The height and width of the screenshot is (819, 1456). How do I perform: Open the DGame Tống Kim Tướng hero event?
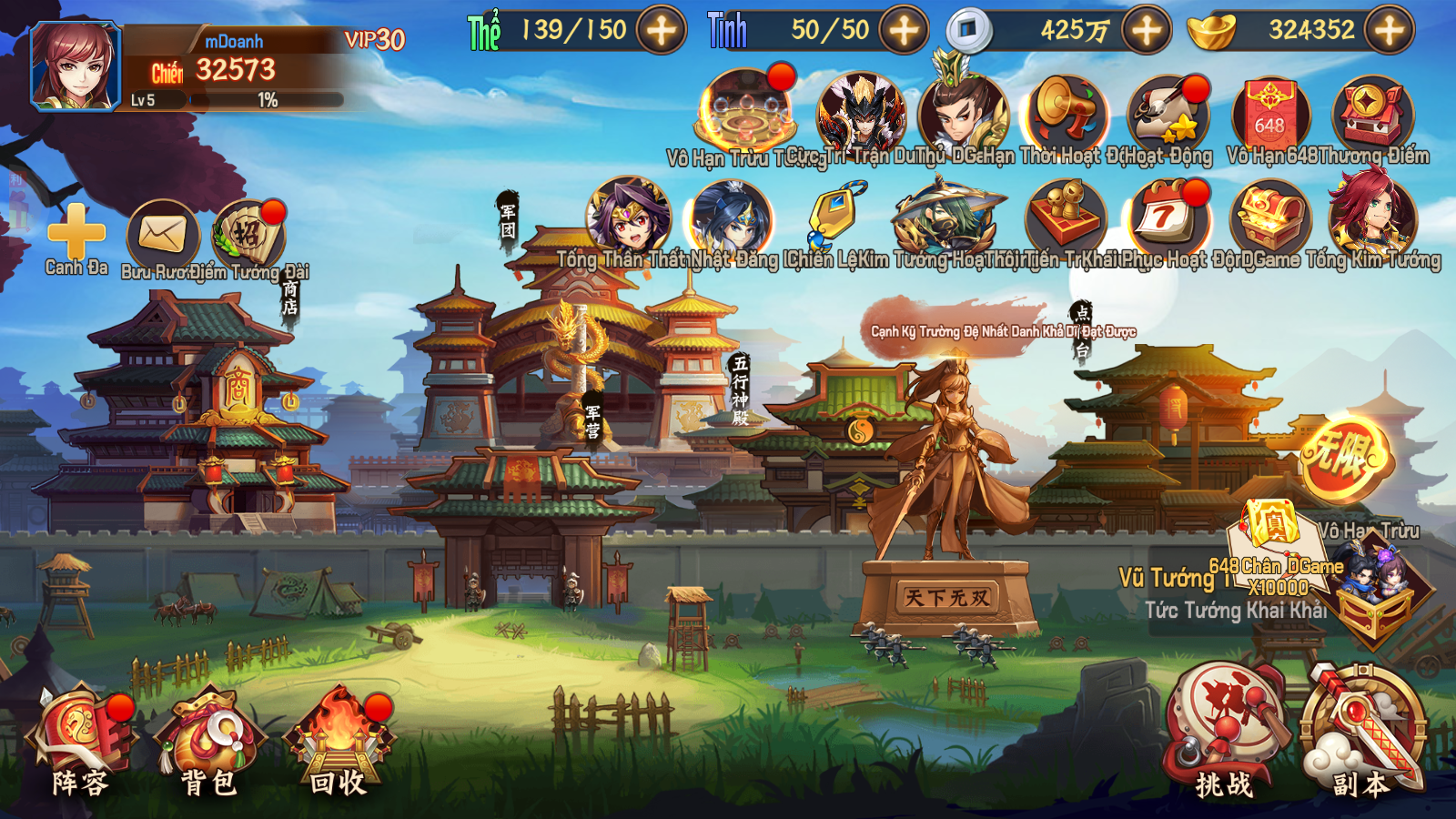click(1374, 218)
